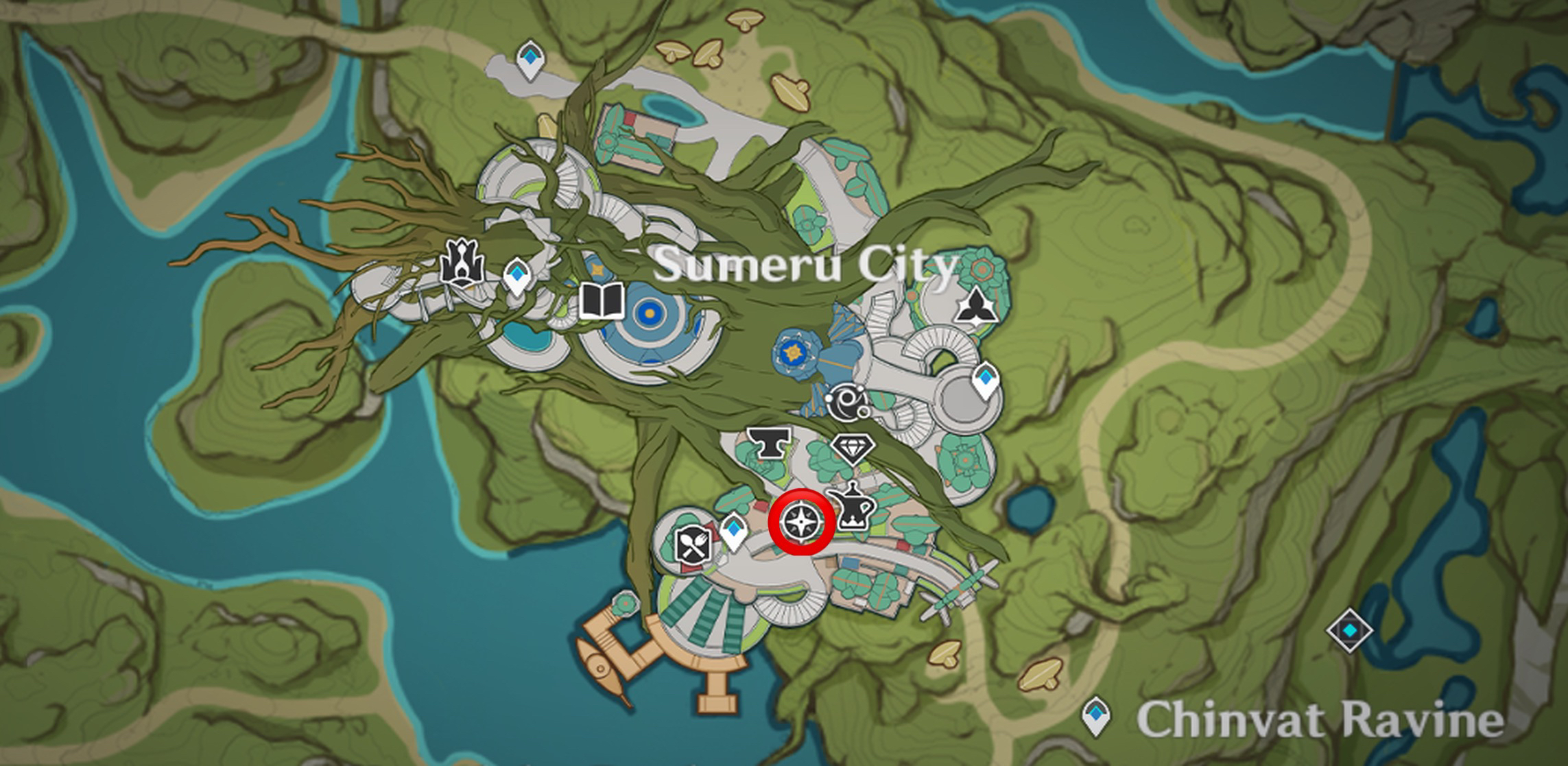Click the teapot-shaped map marker
Viewport: 1568px width, 766px height.
(x=851, y=505)
